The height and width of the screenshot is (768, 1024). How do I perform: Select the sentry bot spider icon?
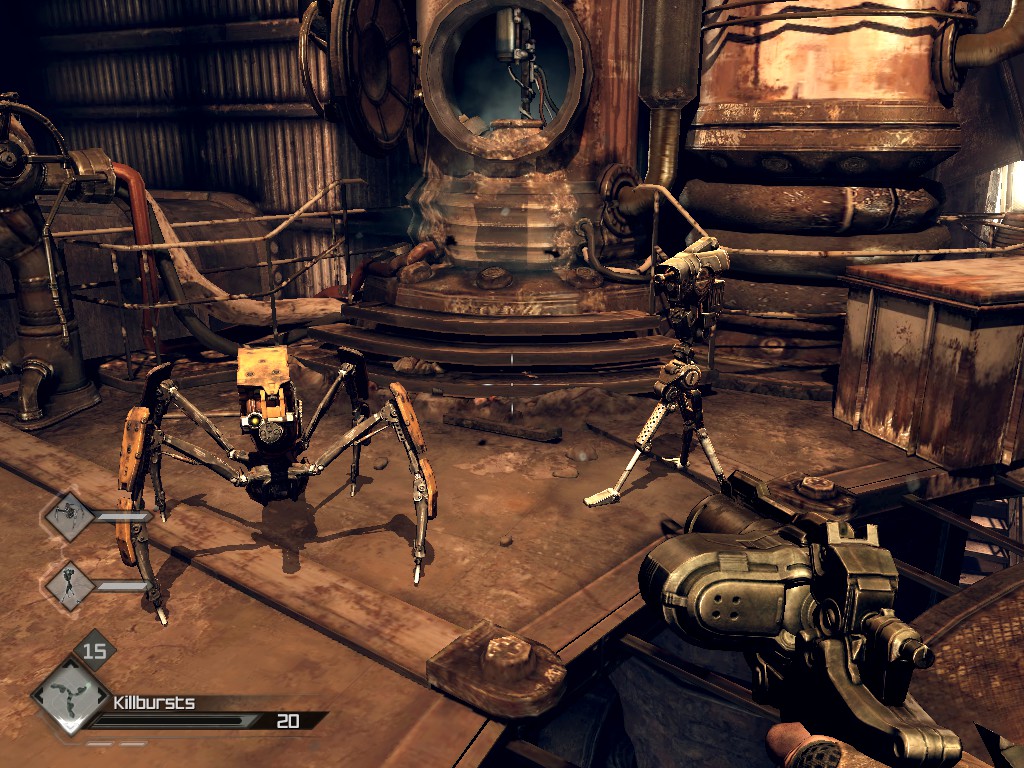point(70,516)
